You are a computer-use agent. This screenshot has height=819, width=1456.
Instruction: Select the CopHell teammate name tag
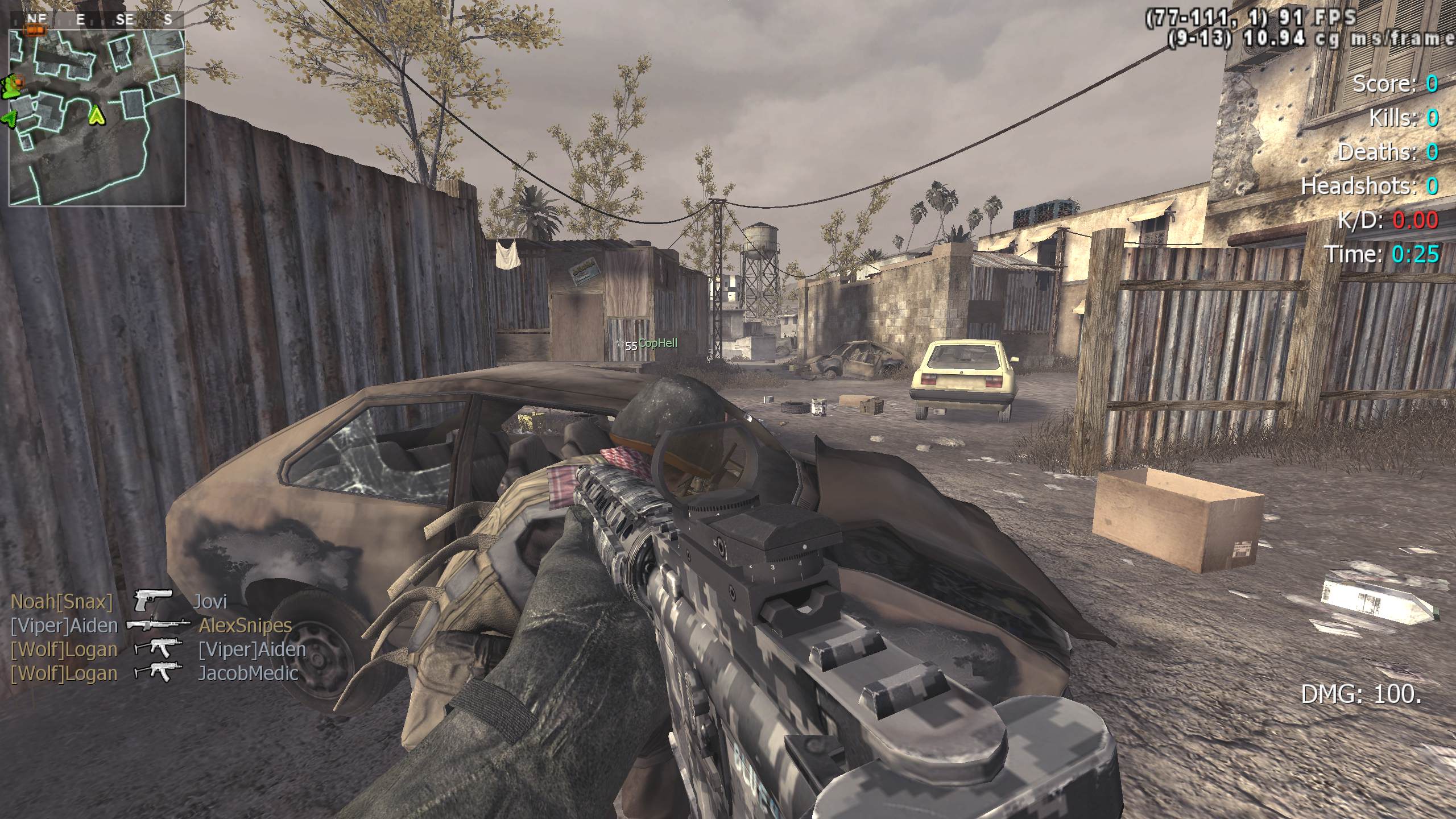click(657, 343)
